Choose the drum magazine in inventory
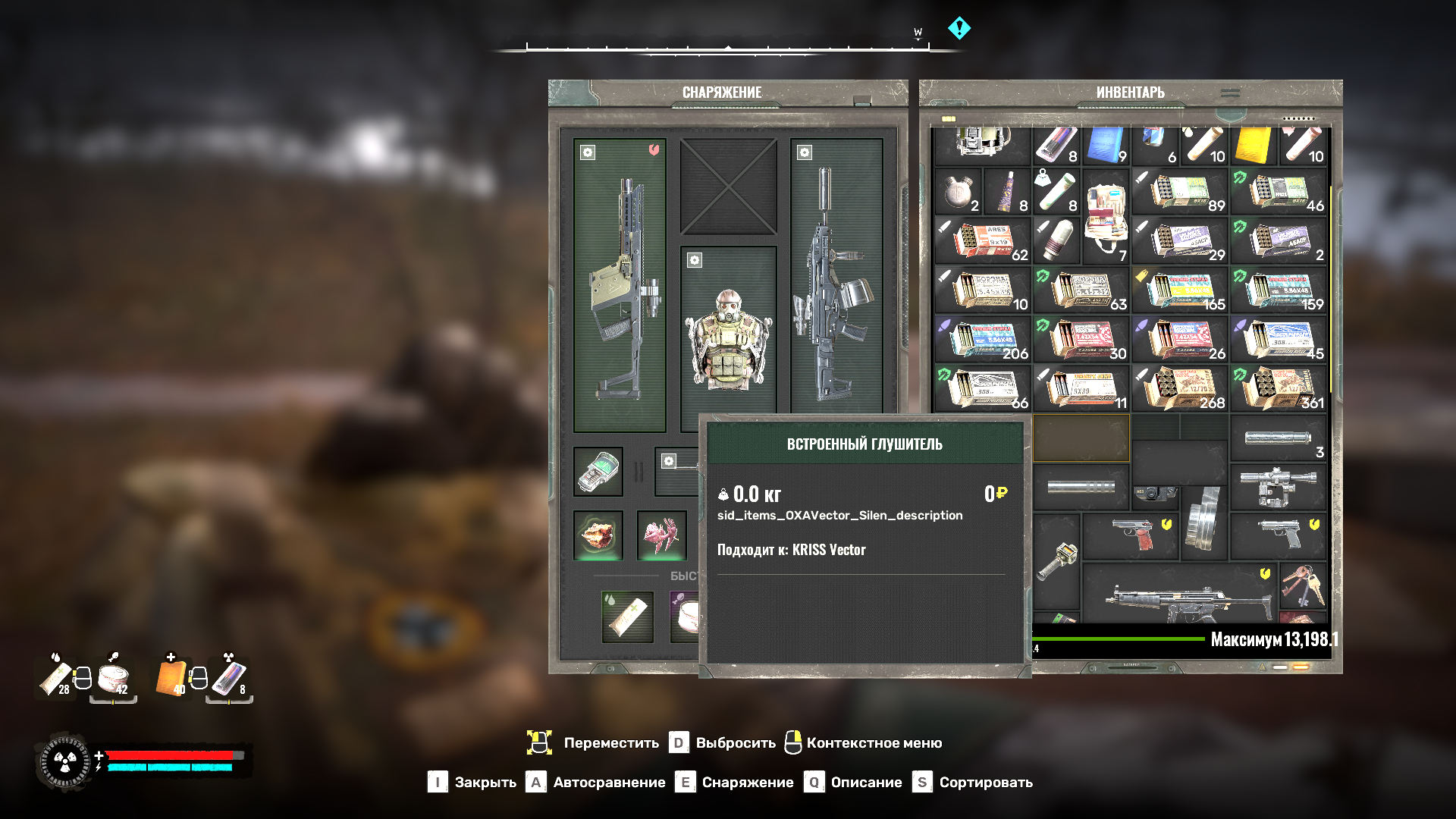This screenshot has width=1456, height=819. [x=1203, y=521]
